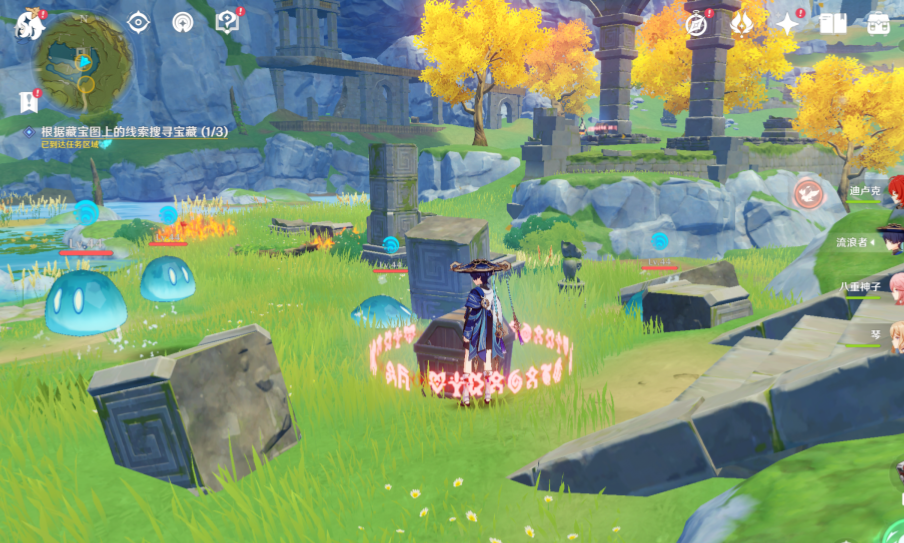Tap the red bird icon button
The width and height of the screenshot is (904, 543).
coord(808,192)
